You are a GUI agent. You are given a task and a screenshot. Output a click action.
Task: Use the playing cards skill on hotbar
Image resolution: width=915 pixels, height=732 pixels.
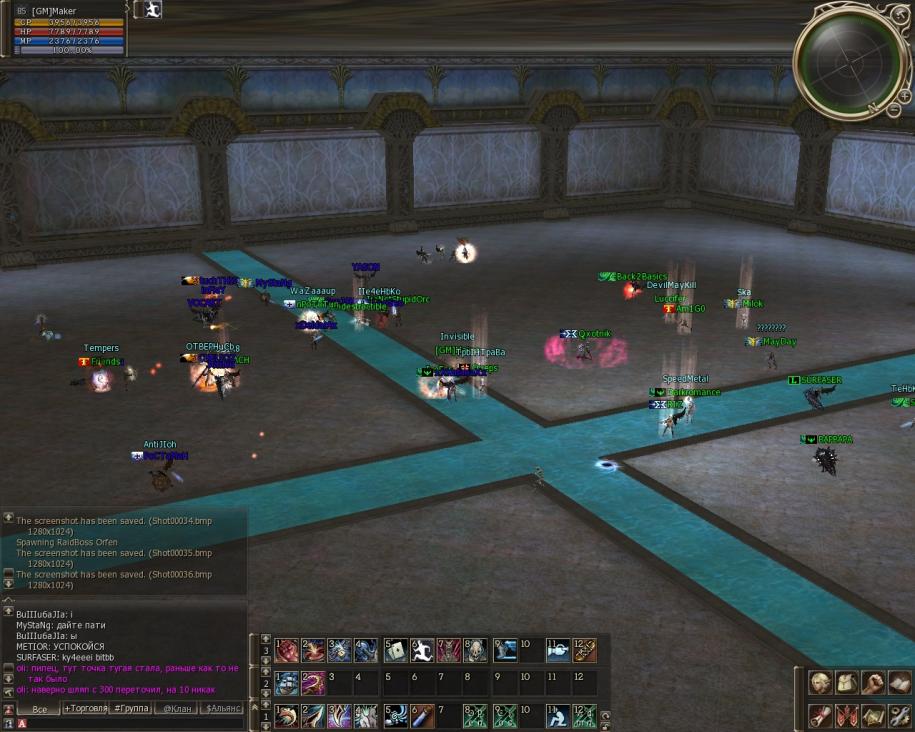395,650
